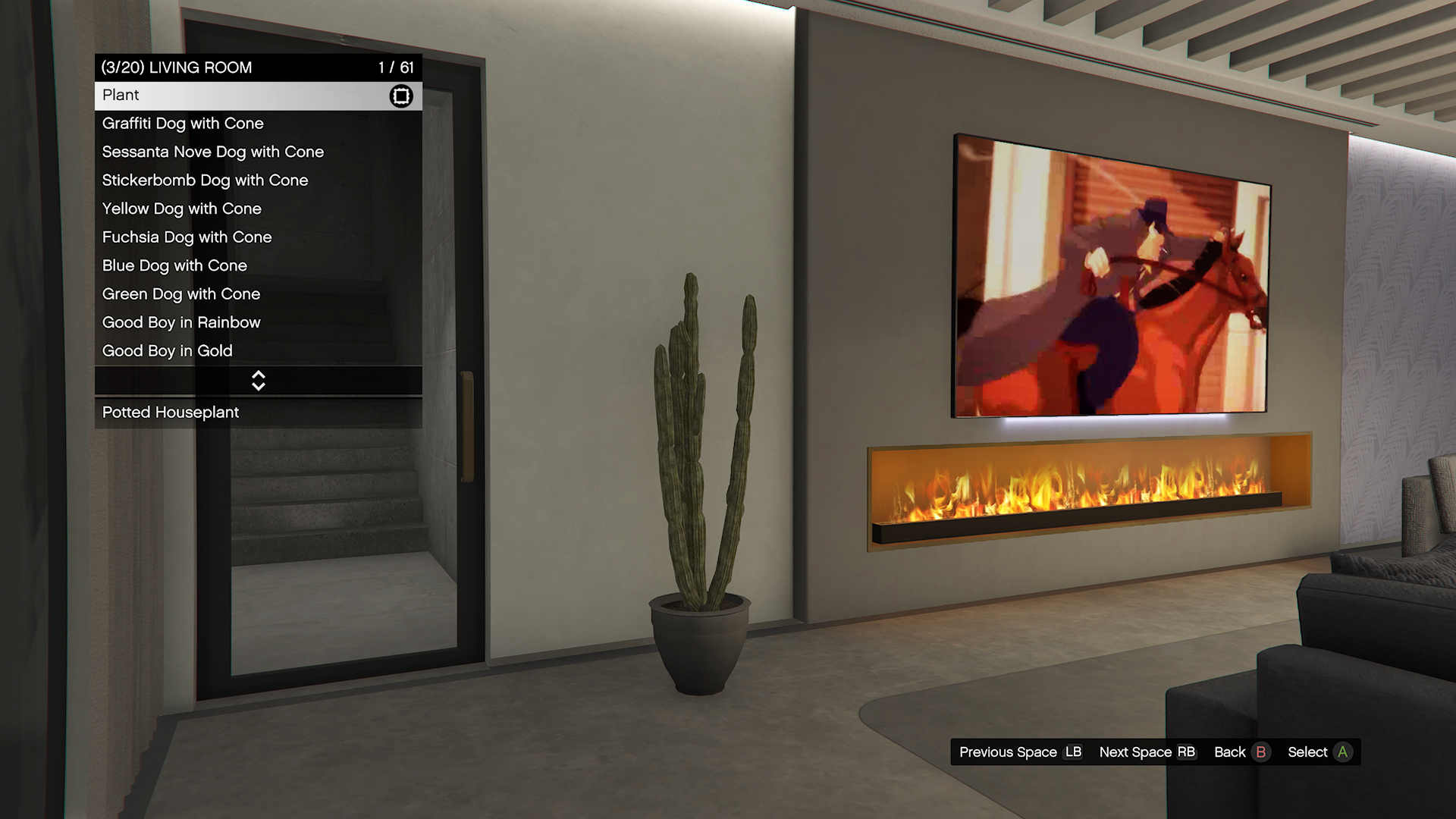This screenshot has width=1456, height=819.
Task: Pick Sessanta Nove Dog with Cone
Action: tap(258, 152)
